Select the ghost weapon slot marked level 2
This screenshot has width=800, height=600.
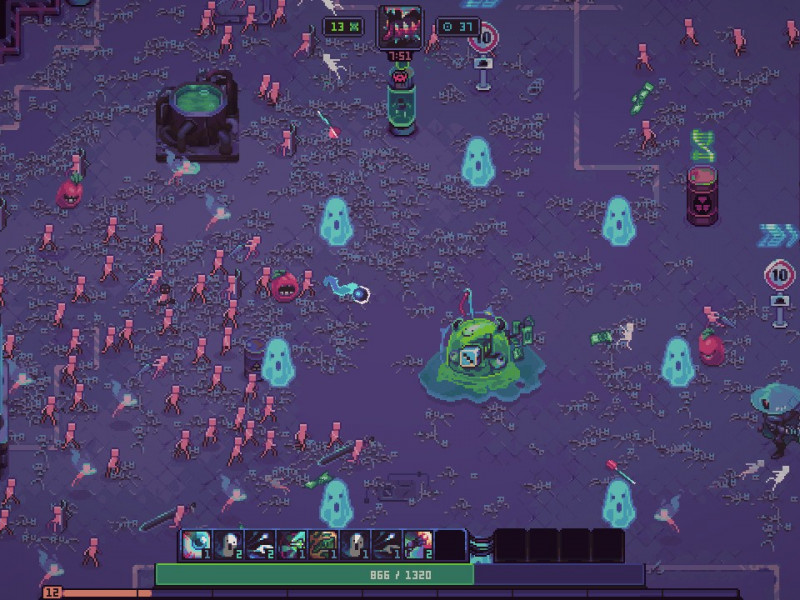(x=228, y=545)
